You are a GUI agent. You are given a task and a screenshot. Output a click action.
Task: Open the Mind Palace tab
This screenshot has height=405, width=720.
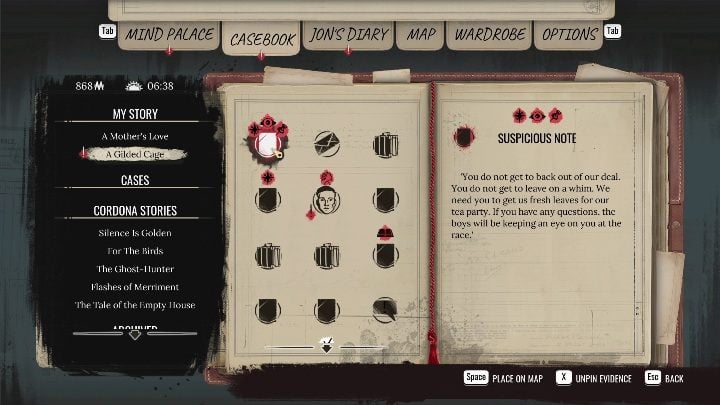tap(167, 36)
